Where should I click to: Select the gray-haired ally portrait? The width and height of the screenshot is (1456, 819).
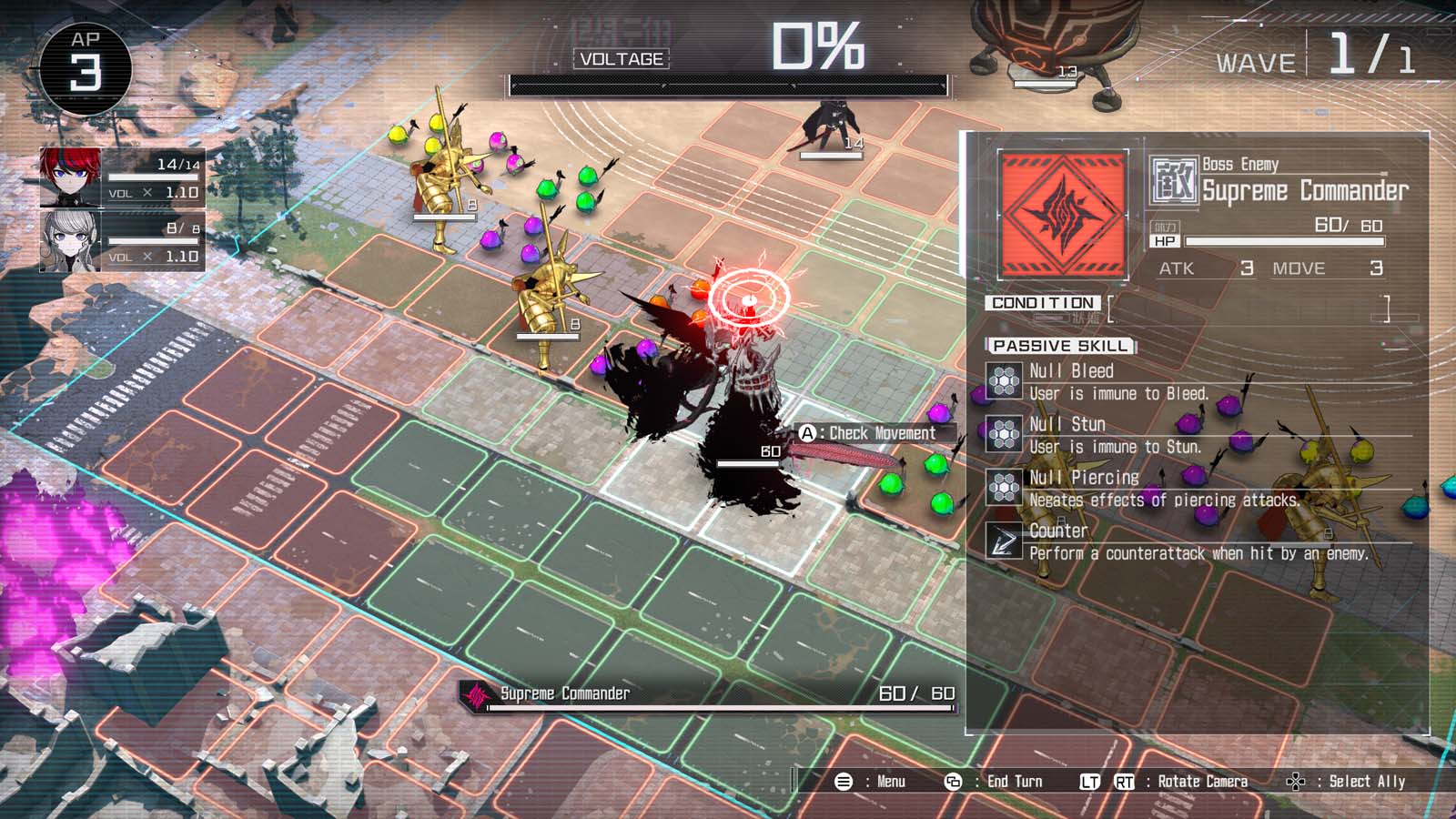coord(70,241)
